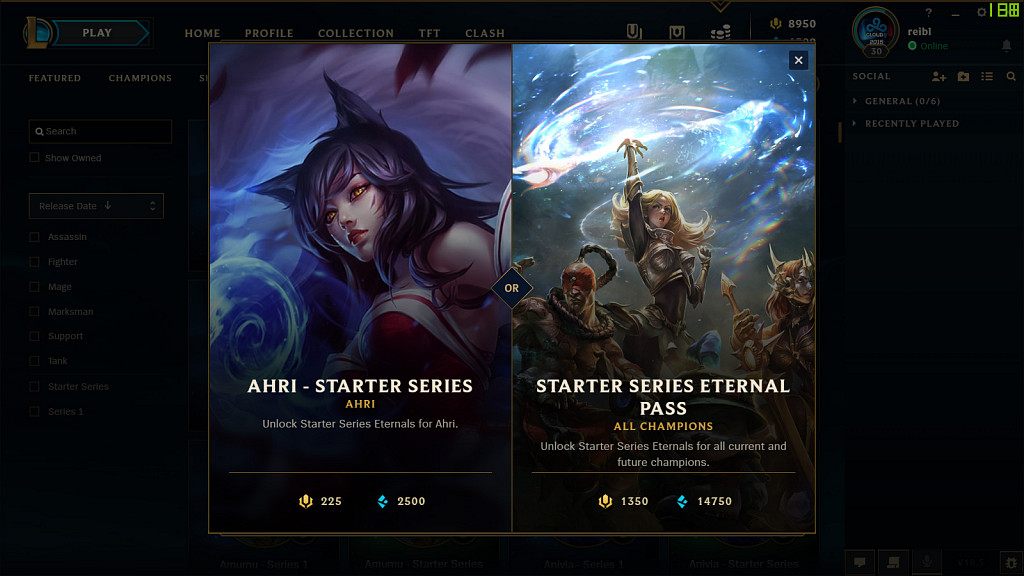Buy Ahri Starter Series for 225 RP
This screenshot has width=1024, height=576.
(x=321, y=501)
